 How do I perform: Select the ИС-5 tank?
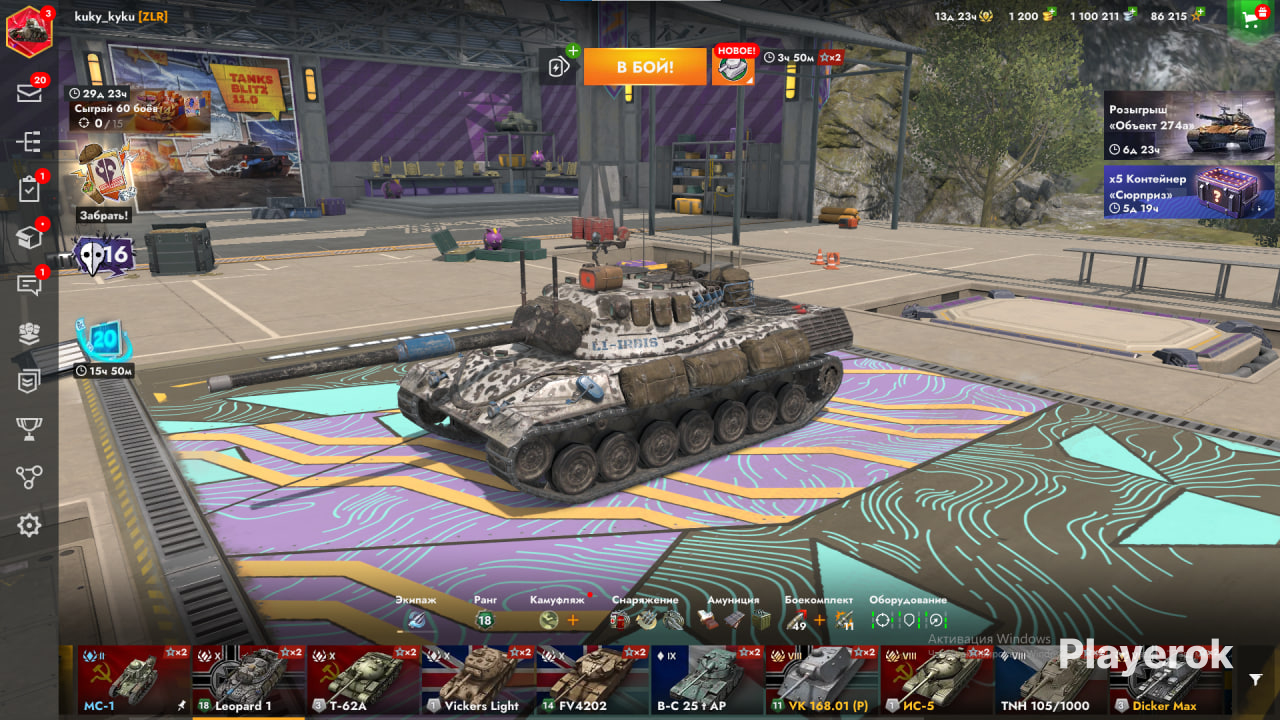coord(936,680)
